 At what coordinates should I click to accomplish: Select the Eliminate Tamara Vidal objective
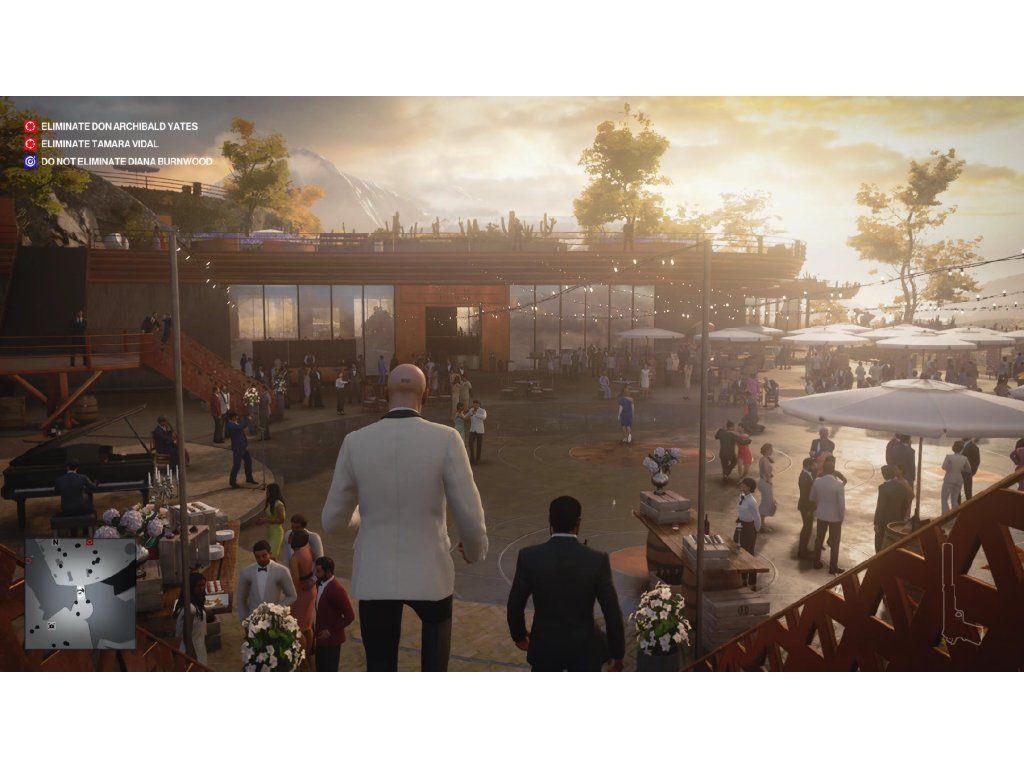click(99, 144)
